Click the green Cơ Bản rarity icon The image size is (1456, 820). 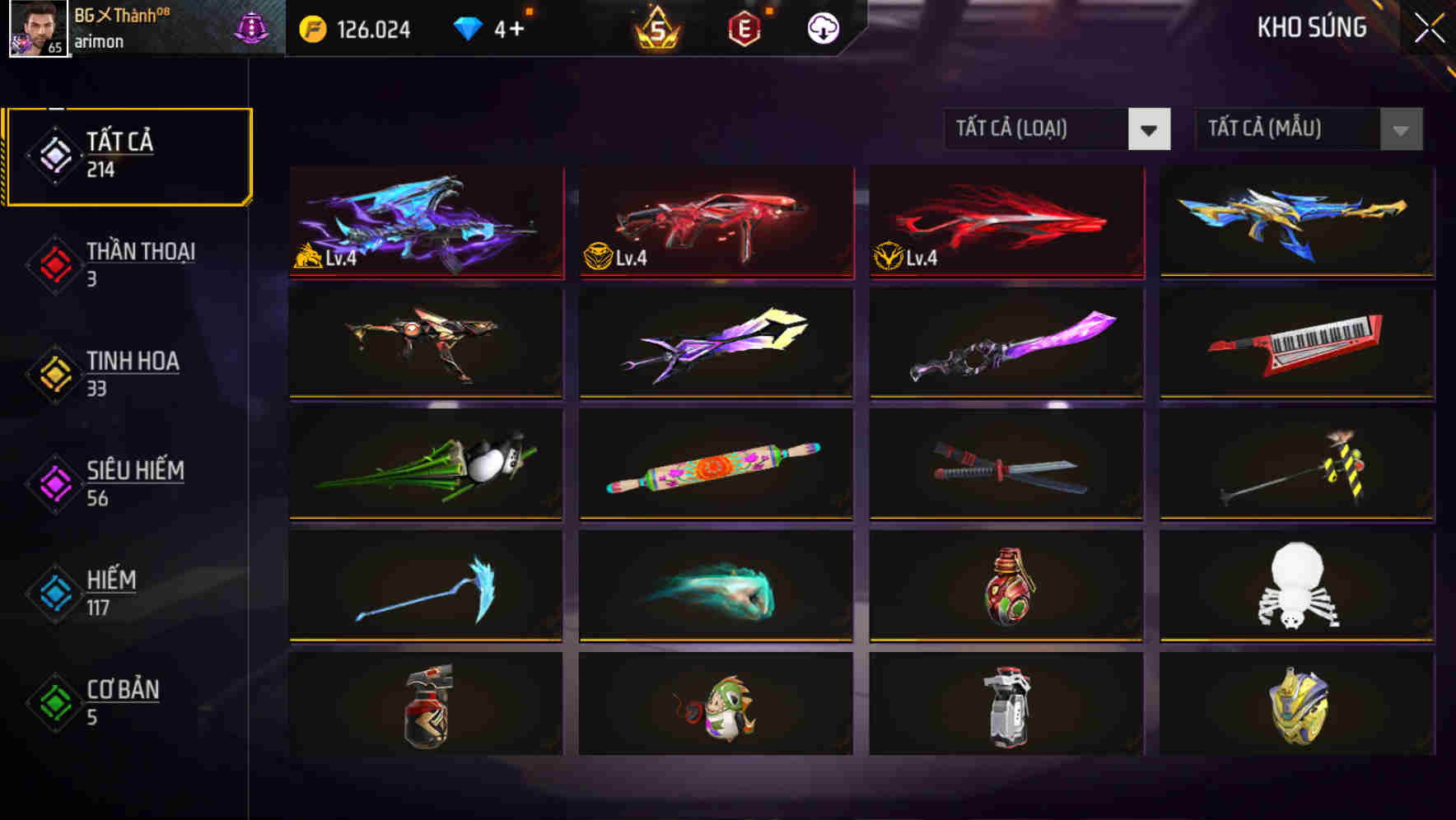[x=53, y=700]
